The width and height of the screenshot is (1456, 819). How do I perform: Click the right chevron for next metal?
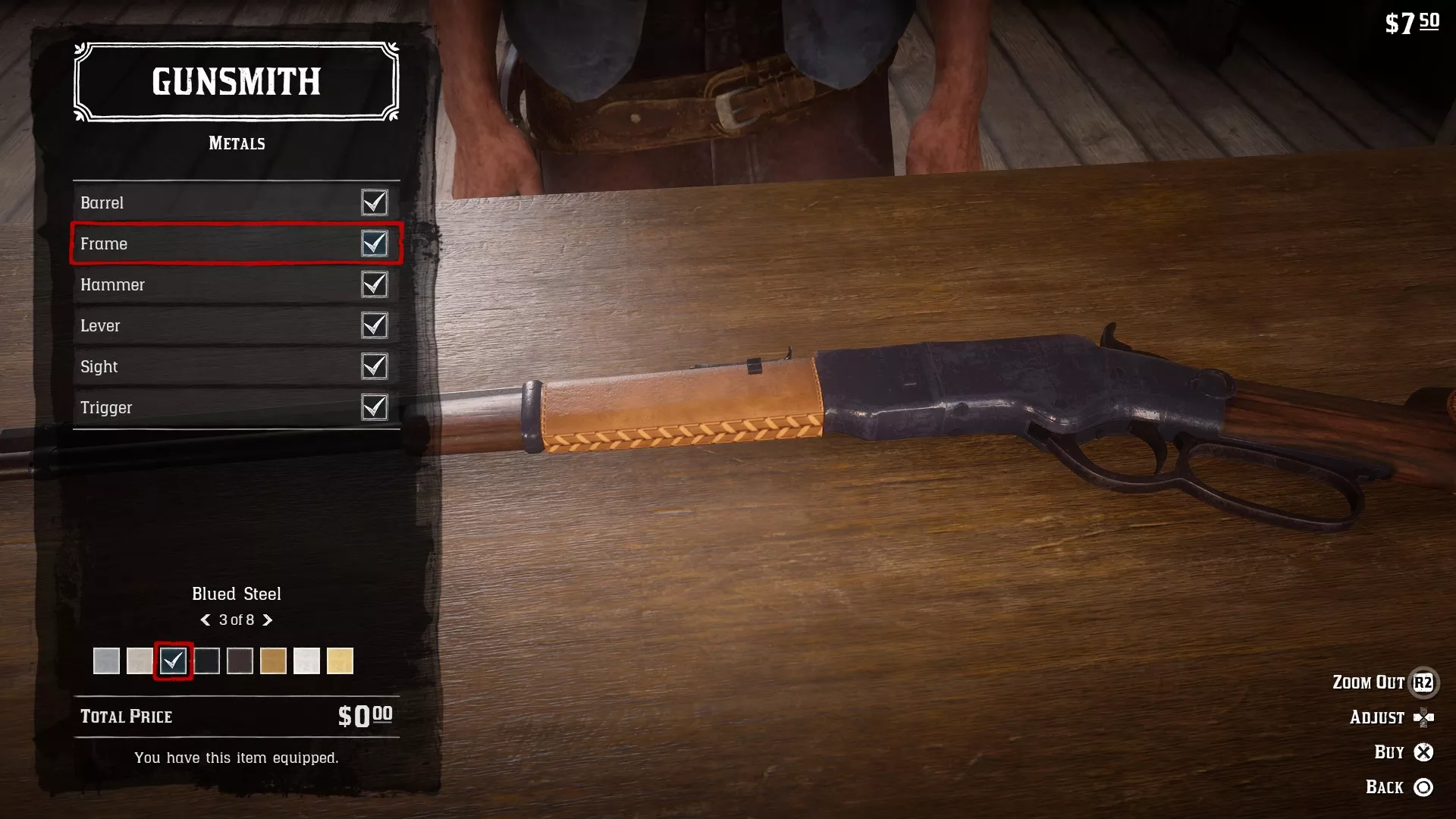tap(267, 620)
